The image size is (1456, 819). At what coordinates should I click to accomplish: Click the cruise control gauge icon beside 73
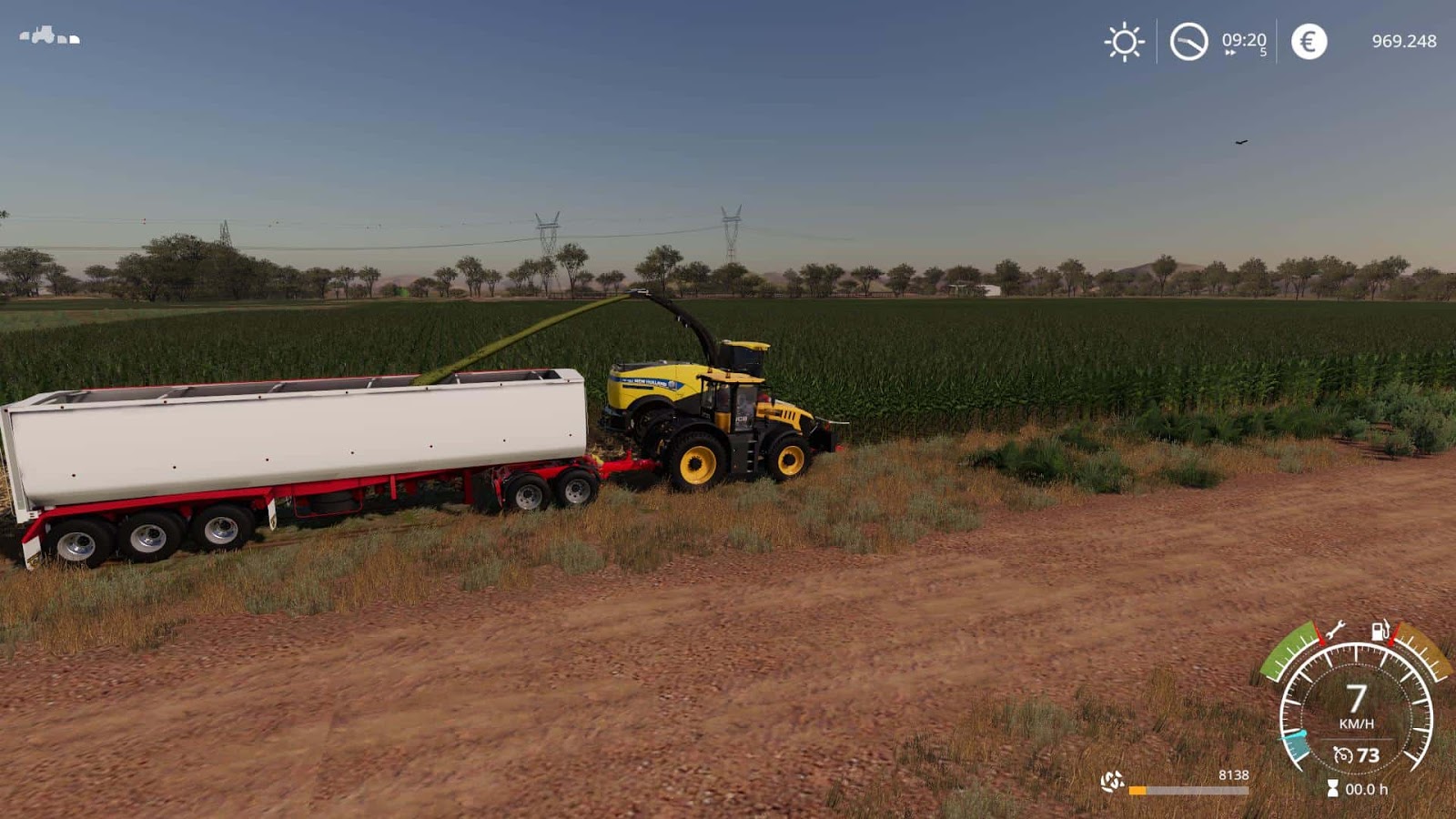pos(1342,755)
